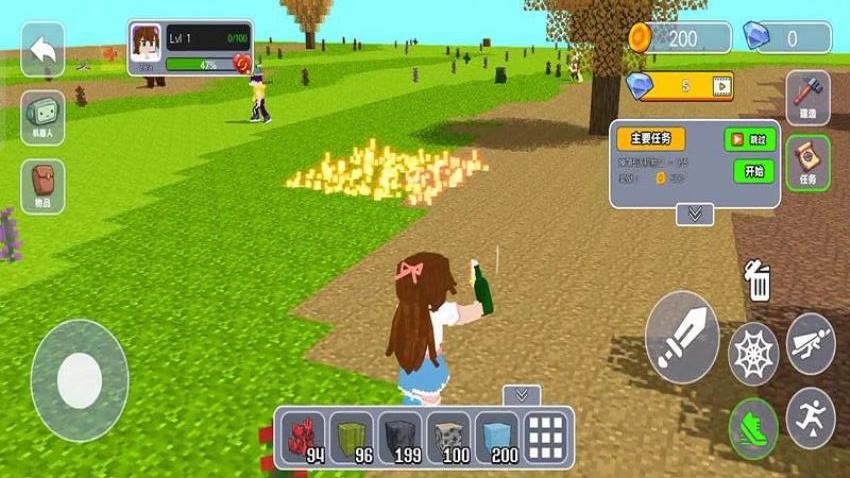Collapse the quest panel with down chevron
Image resolution: width=850 pixels, height=478 pixels.
[x=695, y=213]
